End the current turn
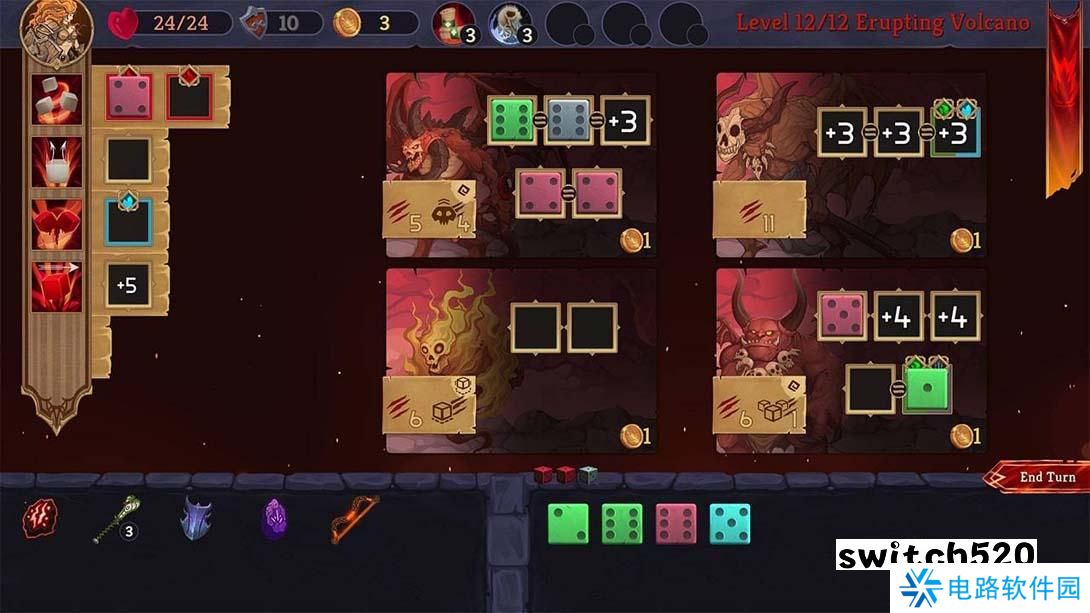Image resolution: width=1090 pixels, height=613 pixels. (x=1042, y=477)
